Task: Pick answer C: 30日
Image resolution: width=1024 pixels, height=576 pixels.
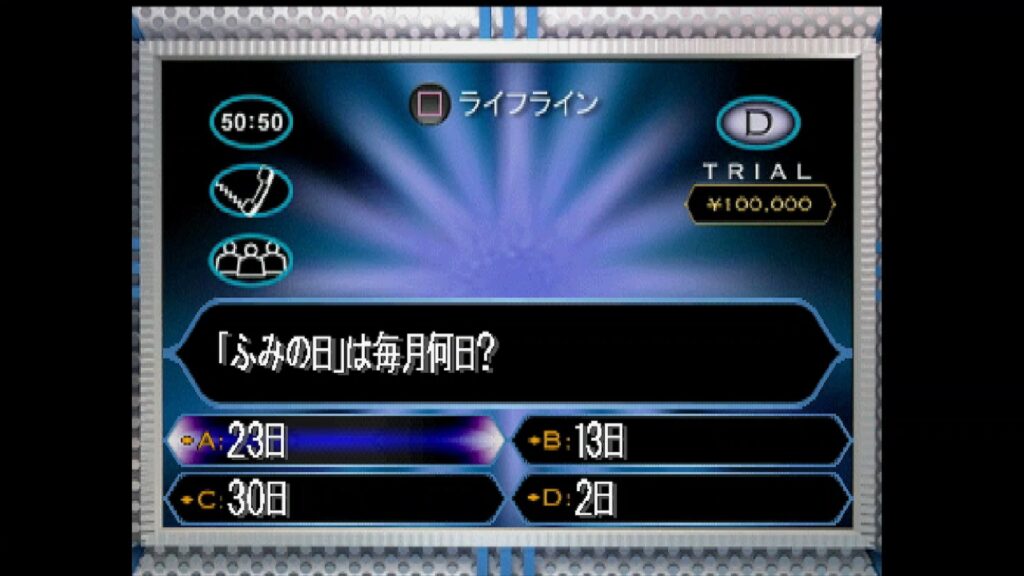Action: 335,499
